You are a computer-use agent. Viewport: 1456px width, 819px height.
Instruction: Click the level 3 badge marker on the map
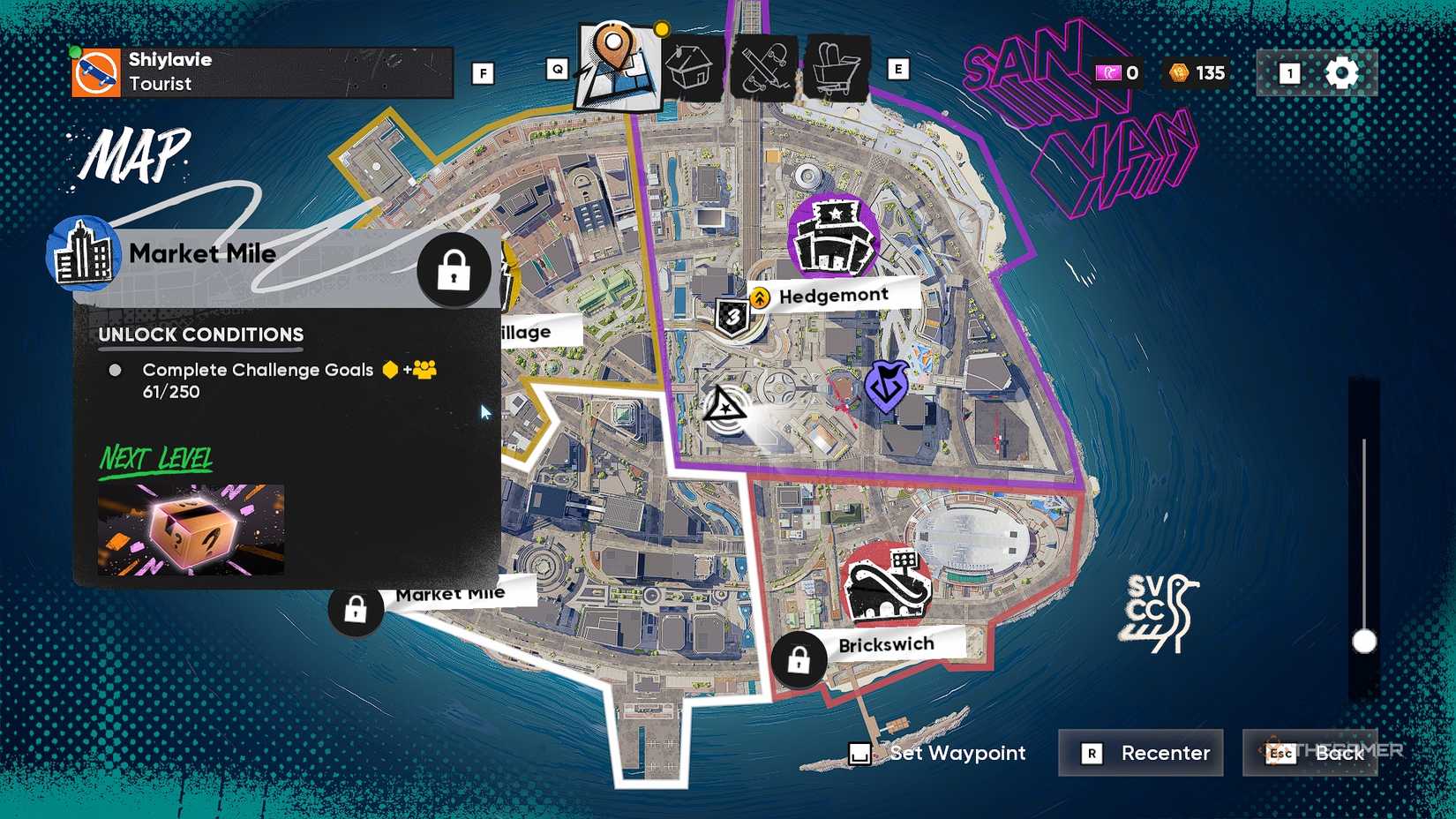point(732,314)
